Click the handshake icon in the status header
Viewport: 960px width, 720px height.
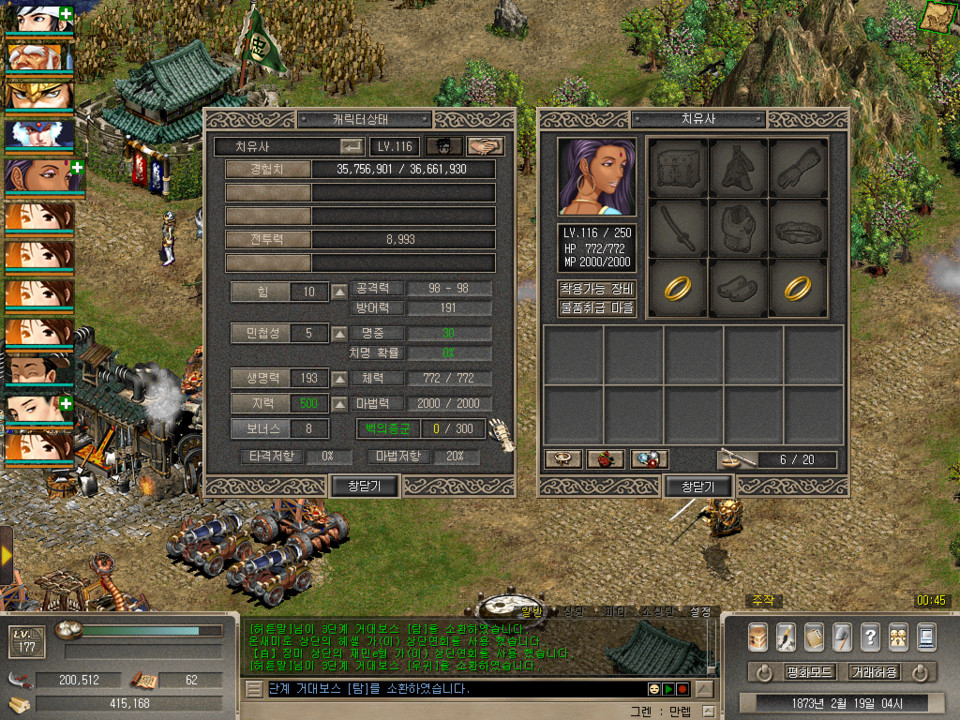click(485, 147)
